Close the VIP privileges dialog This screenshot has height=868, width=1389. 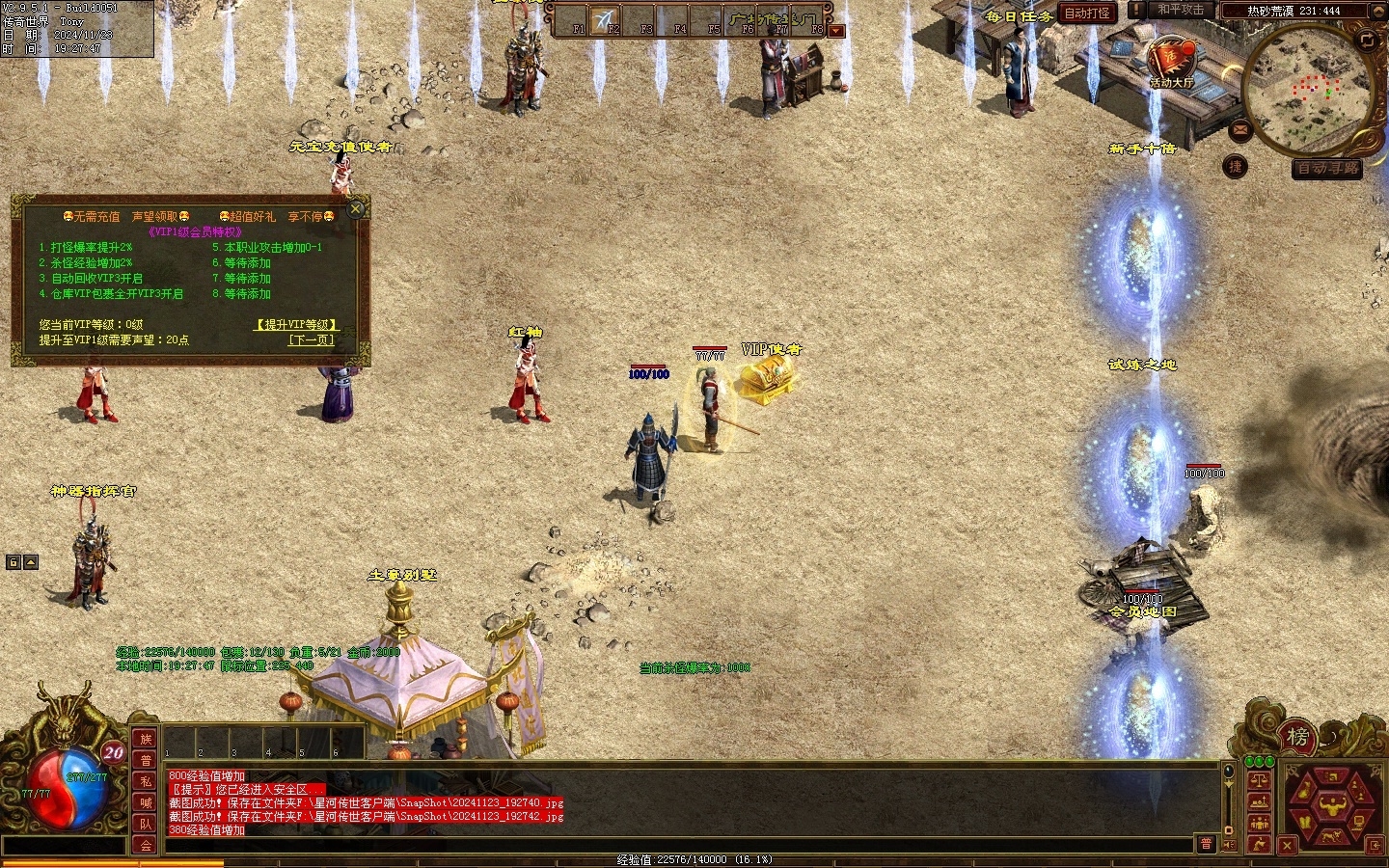[356, 208]
